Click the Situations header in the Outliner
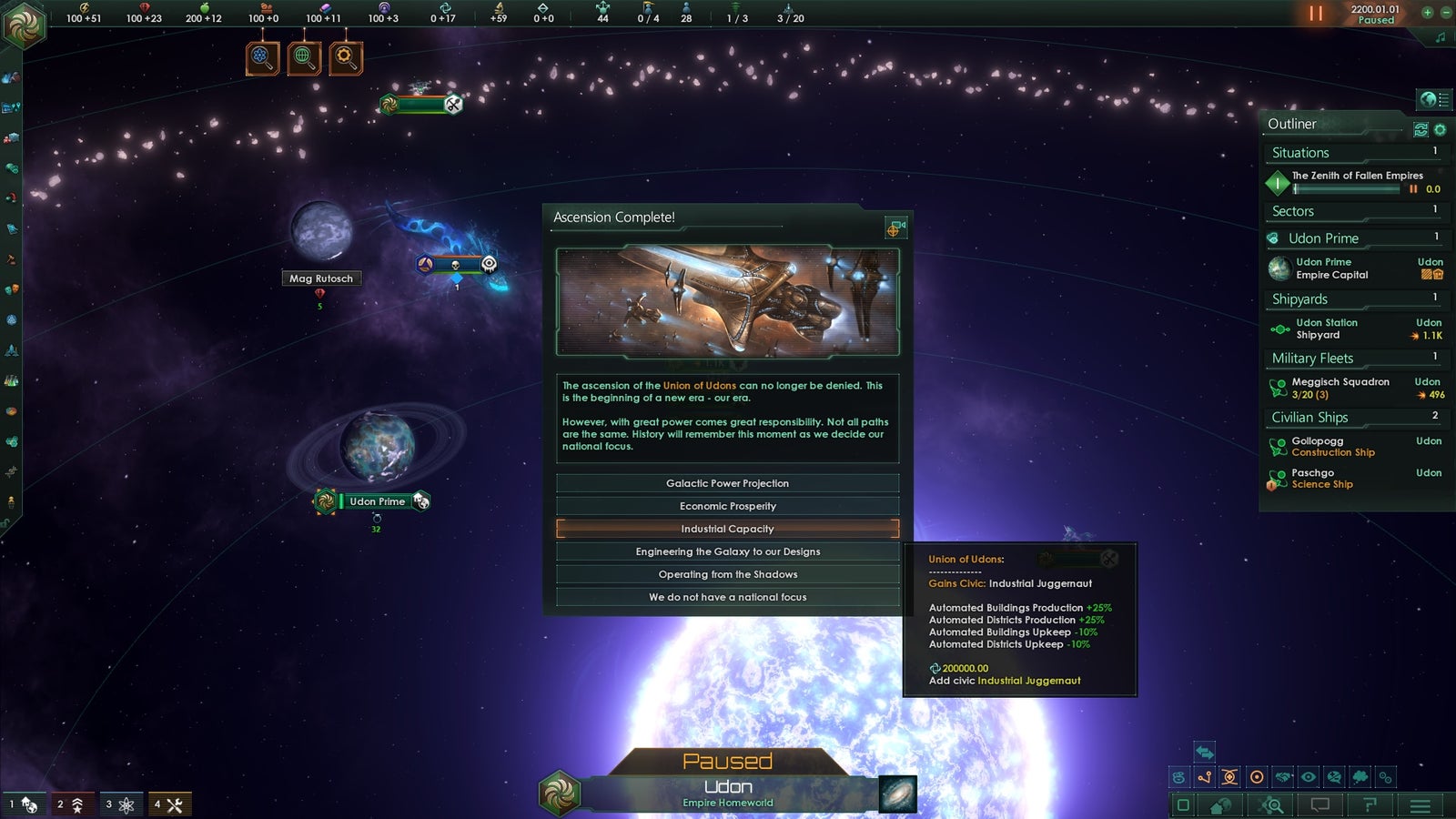Screen dimensions: 1456x819 point(1299,153)
